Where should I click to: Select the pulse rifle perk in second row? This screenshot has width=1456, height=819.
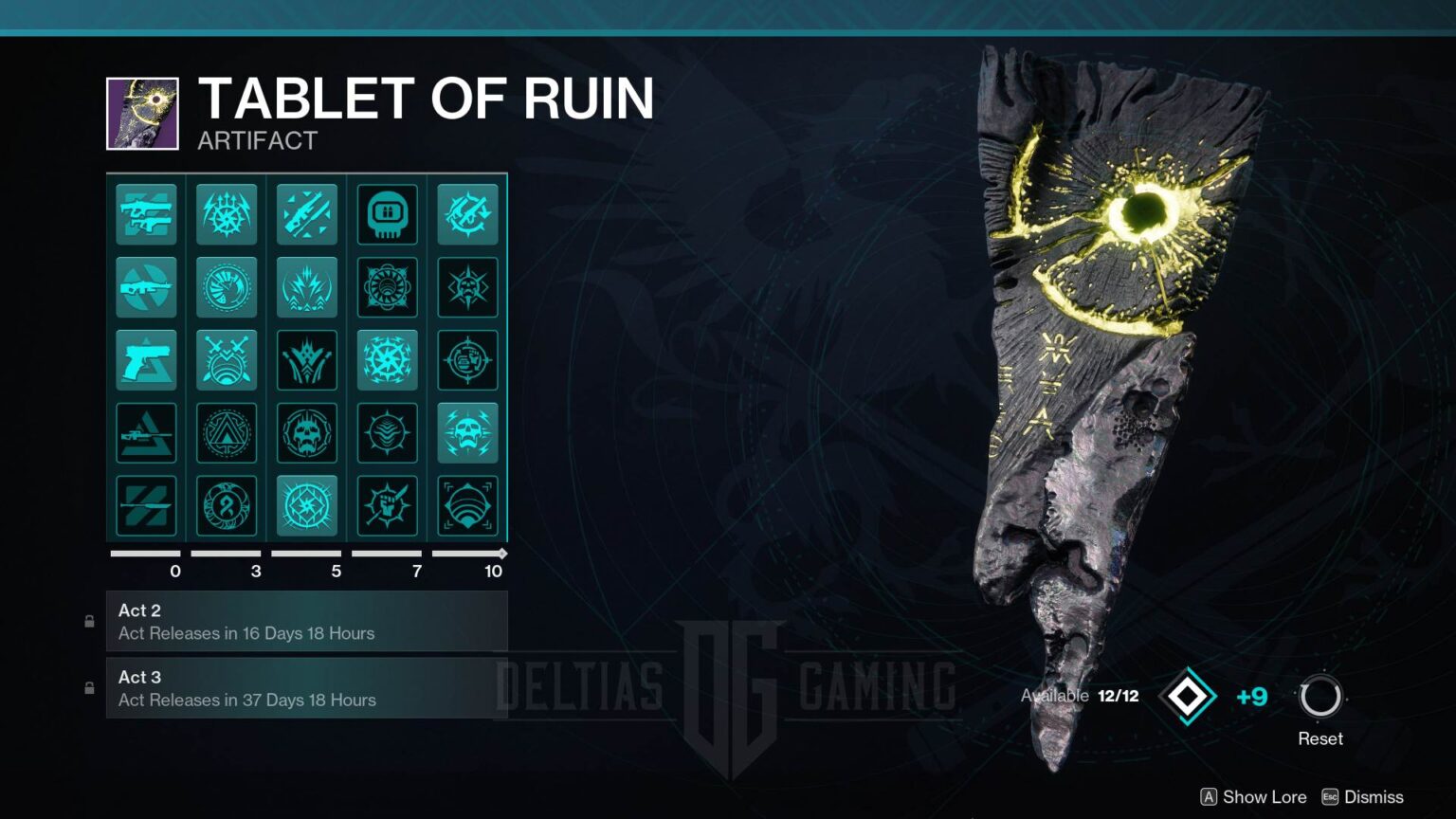(x=146, y=288)
